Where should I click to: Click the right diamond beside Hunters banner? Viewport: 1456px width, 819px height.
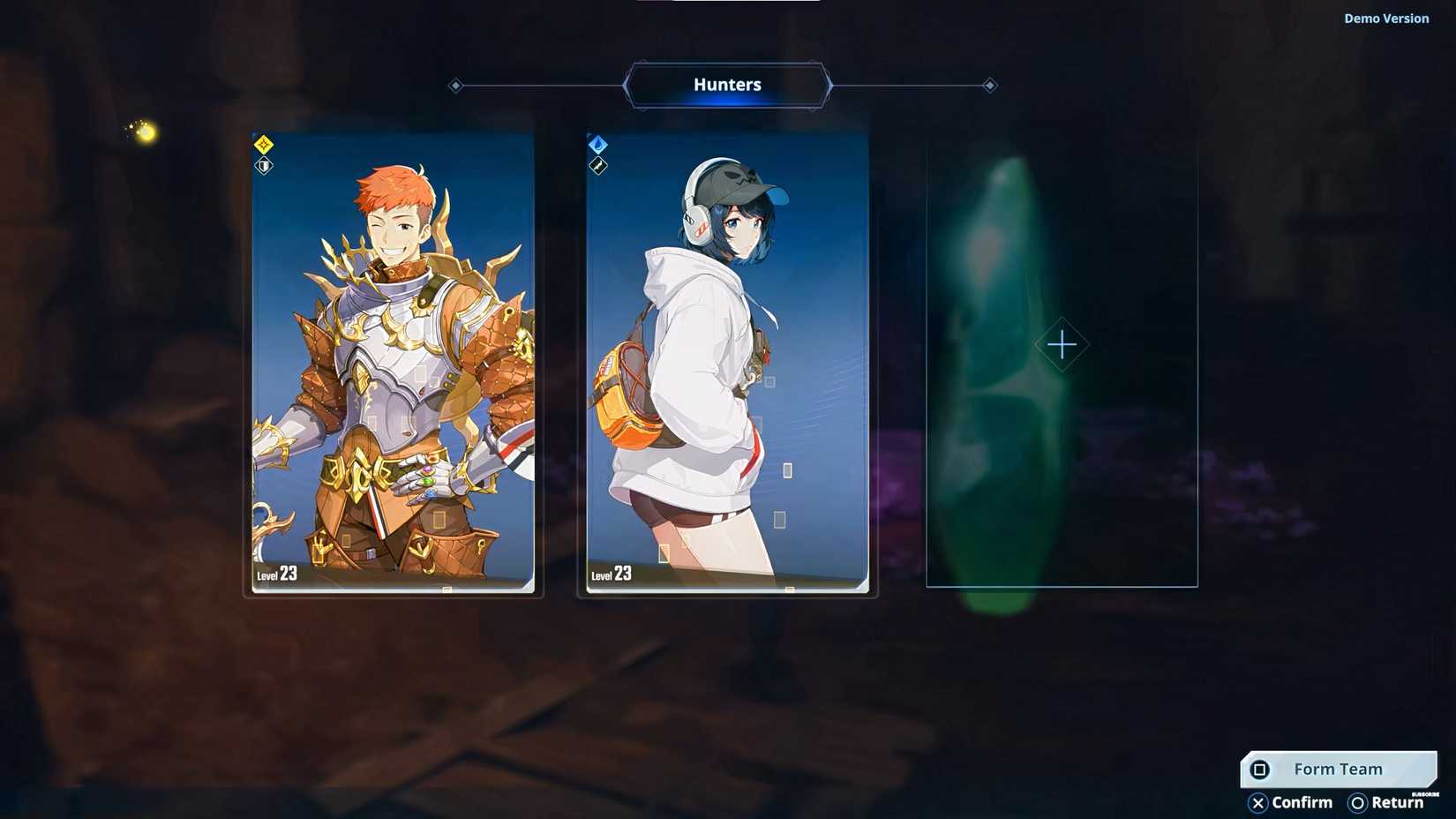tap(989, 85)
